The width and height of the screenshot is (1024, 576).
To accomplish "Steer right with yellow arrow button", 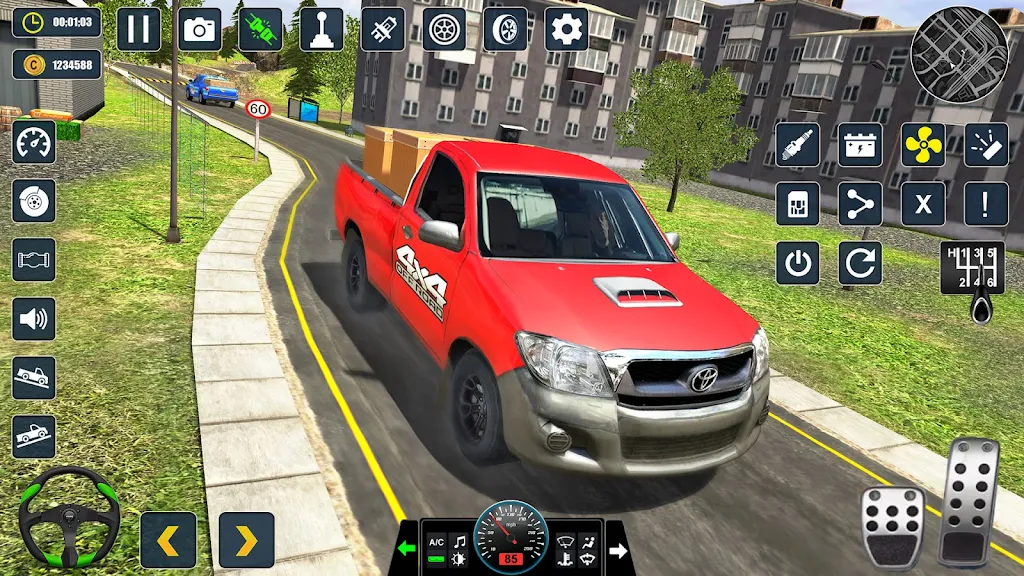I will (246, 540).
